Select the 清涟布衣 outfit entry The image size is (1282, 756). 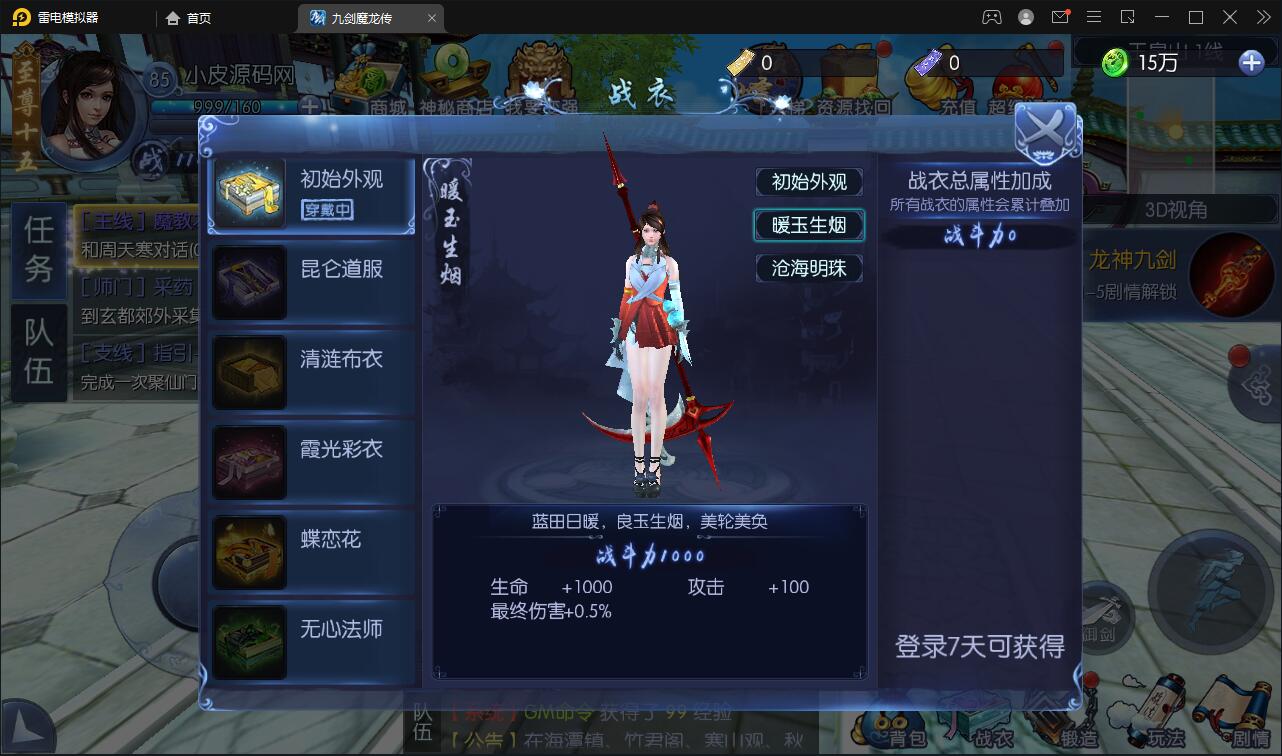click(312, 372)
